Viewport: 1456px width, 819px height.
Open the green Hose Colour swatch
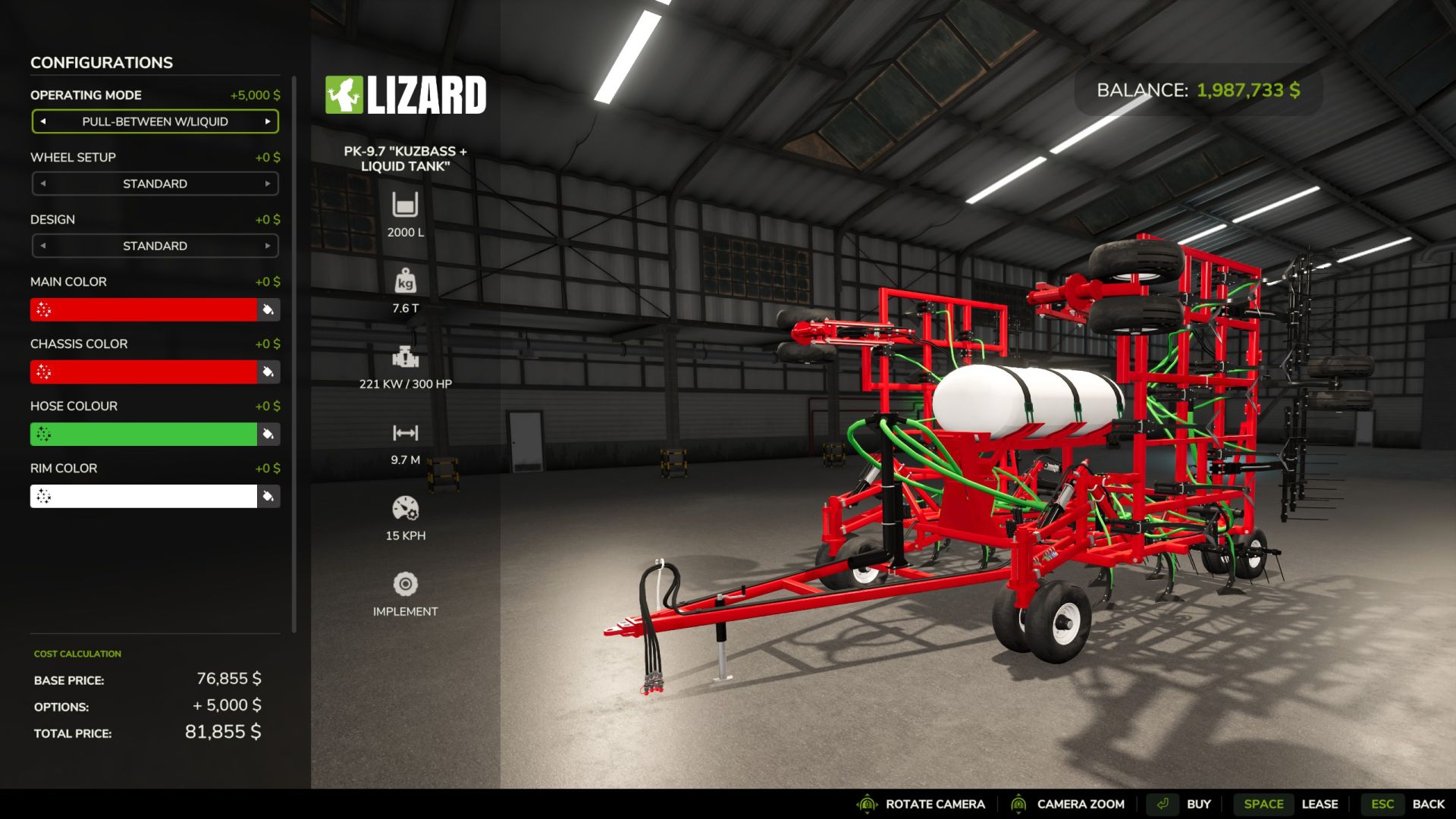click(144, 434)
